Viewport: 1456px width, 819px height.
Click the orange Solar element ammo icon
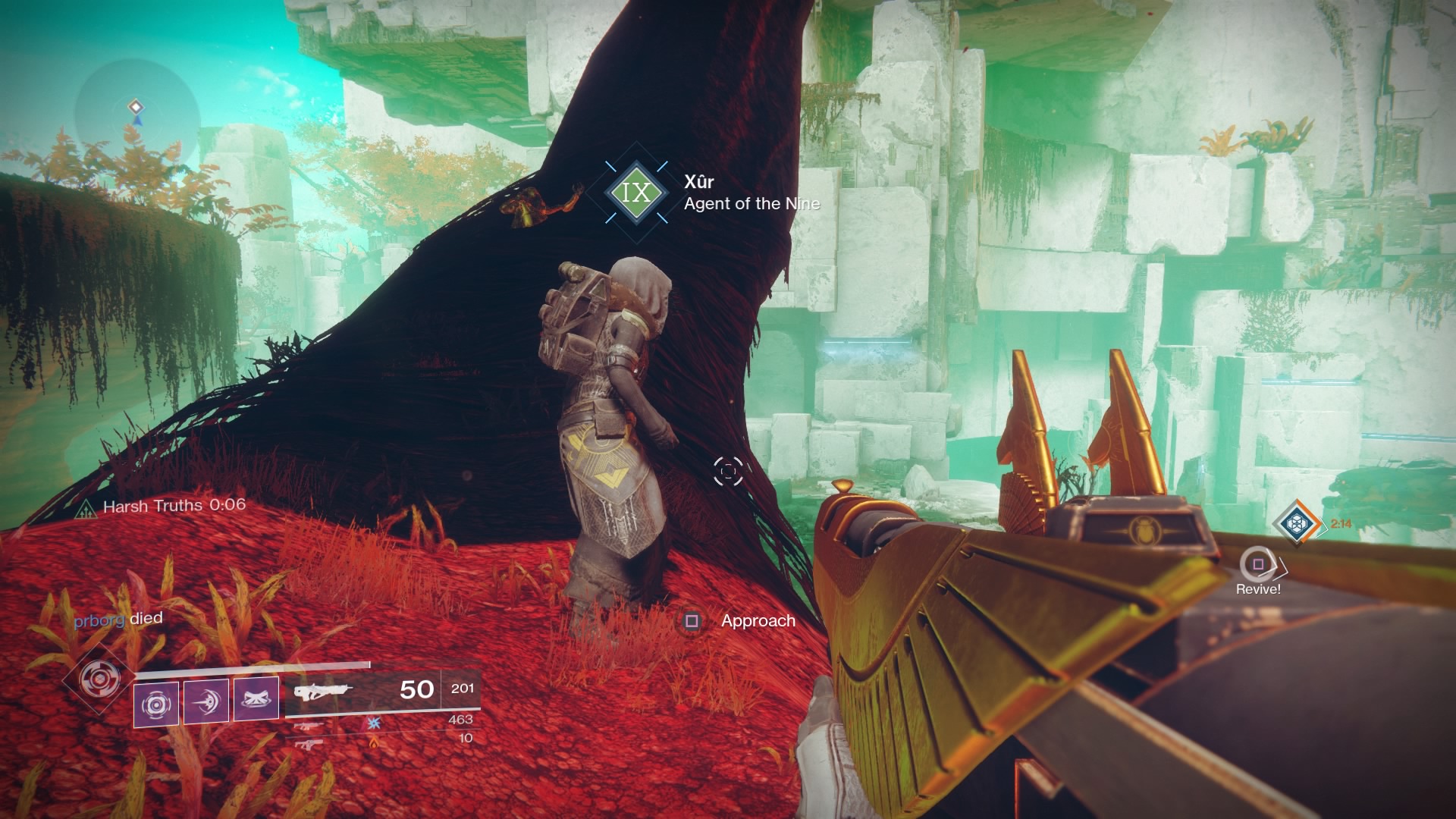[x=373, y=744]
